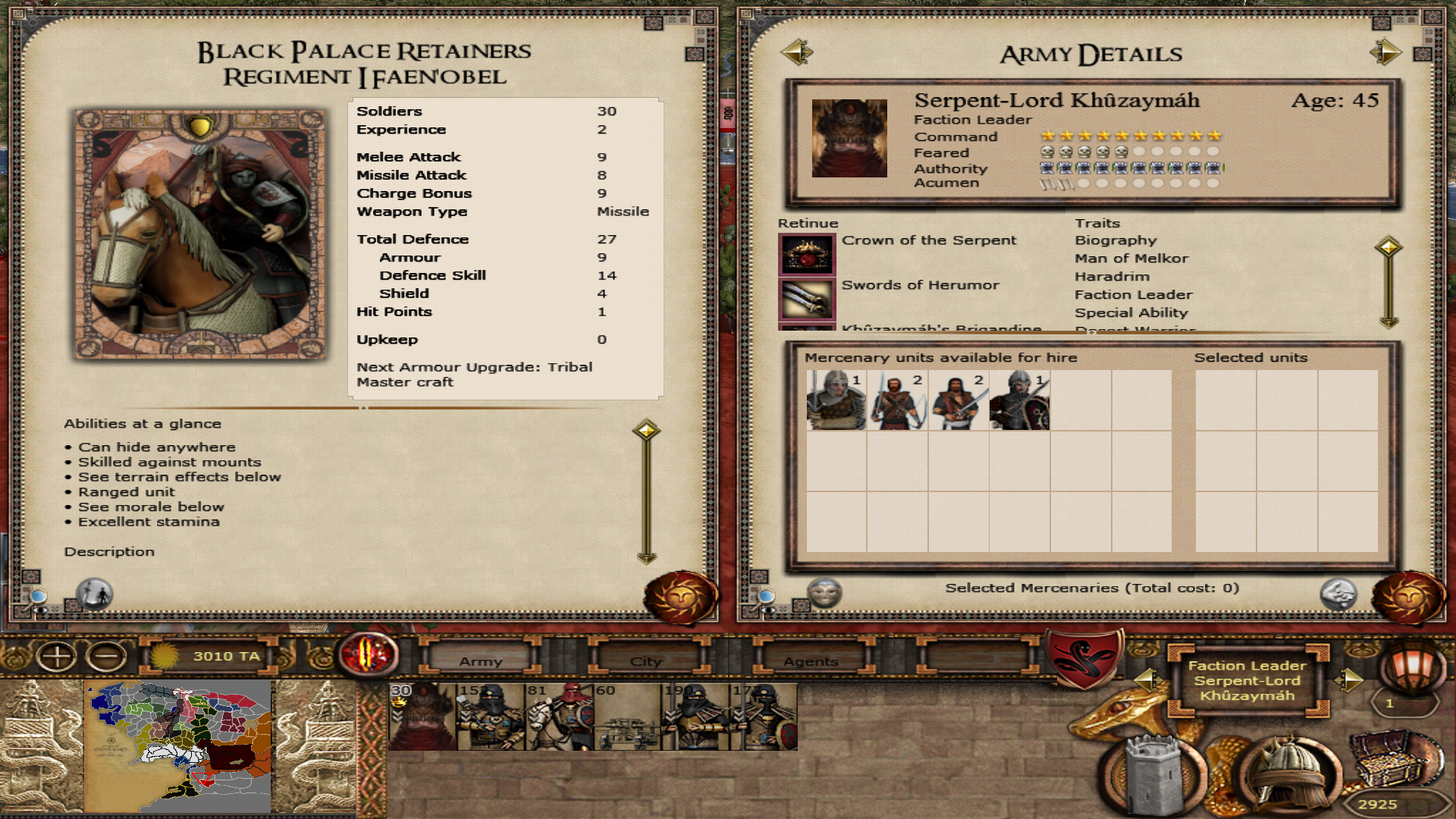The image size is (1456, 819).
Task: Go to previous character in Army Details
Action: [796, 52]
